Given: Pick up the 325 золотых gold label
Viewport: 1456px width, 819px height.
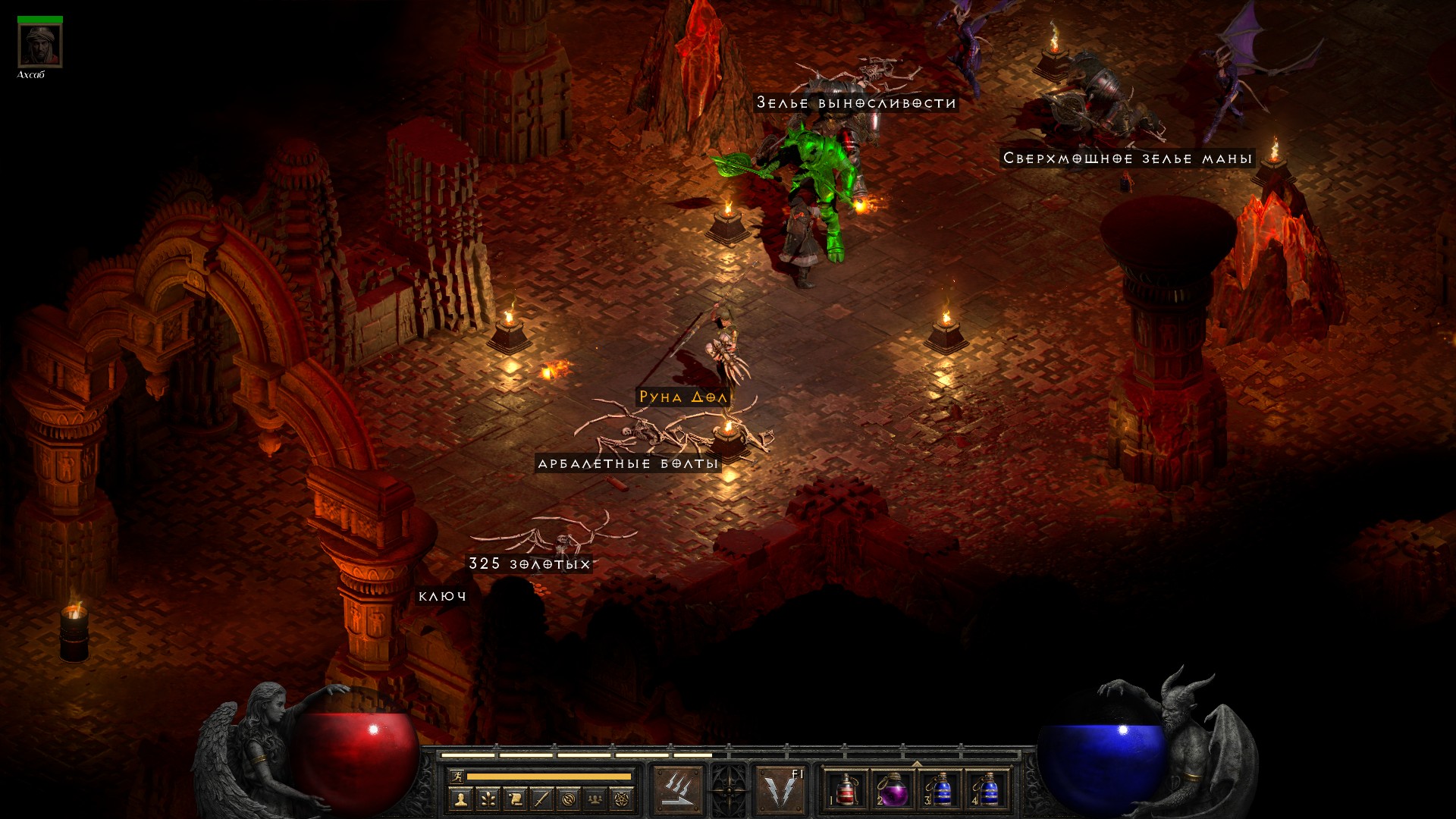Looking at the screenshot, I should (x=529, y=563).
